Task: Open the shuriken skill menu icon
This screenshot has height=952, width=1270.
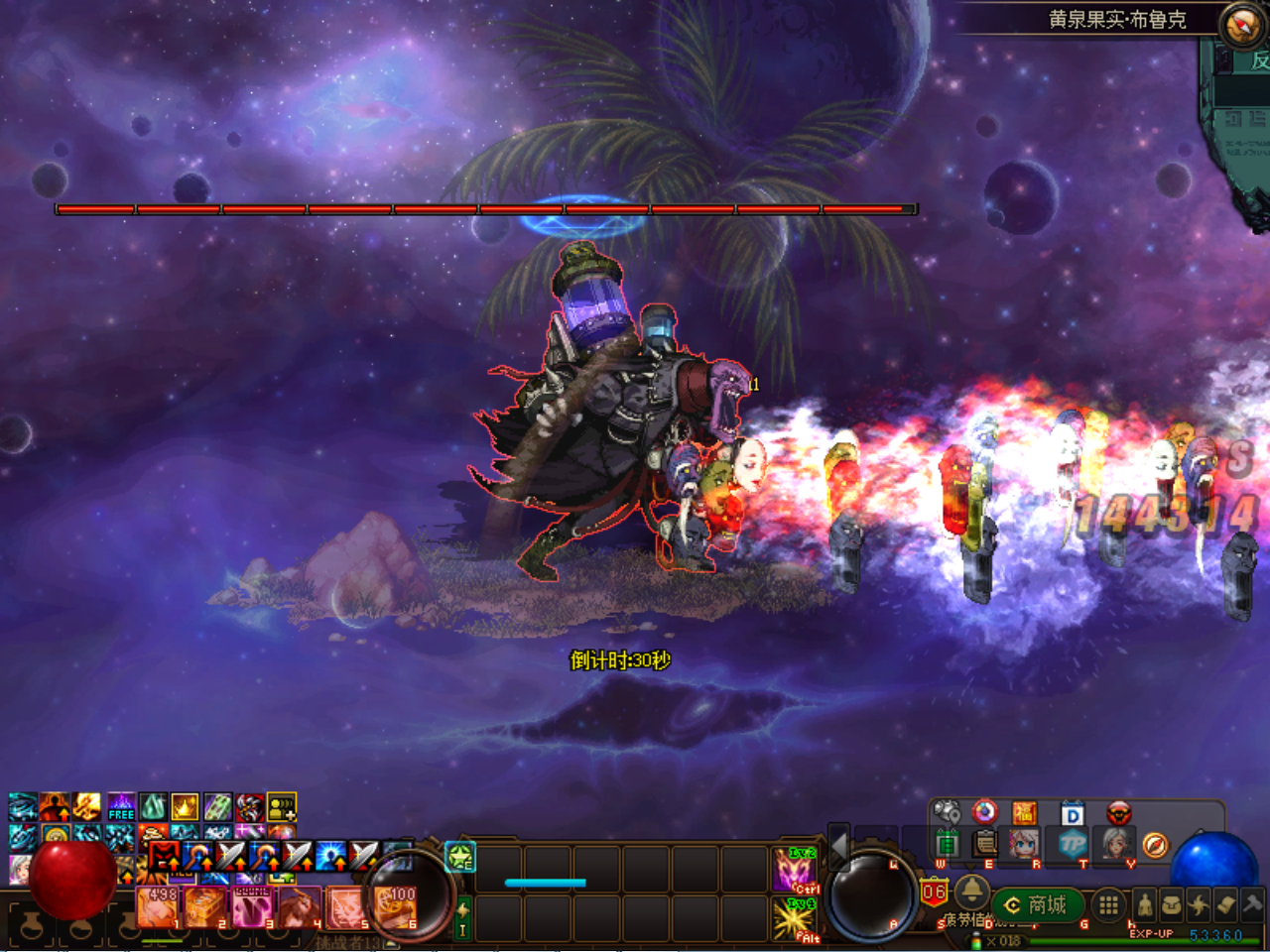Action: click(1199, 904)
